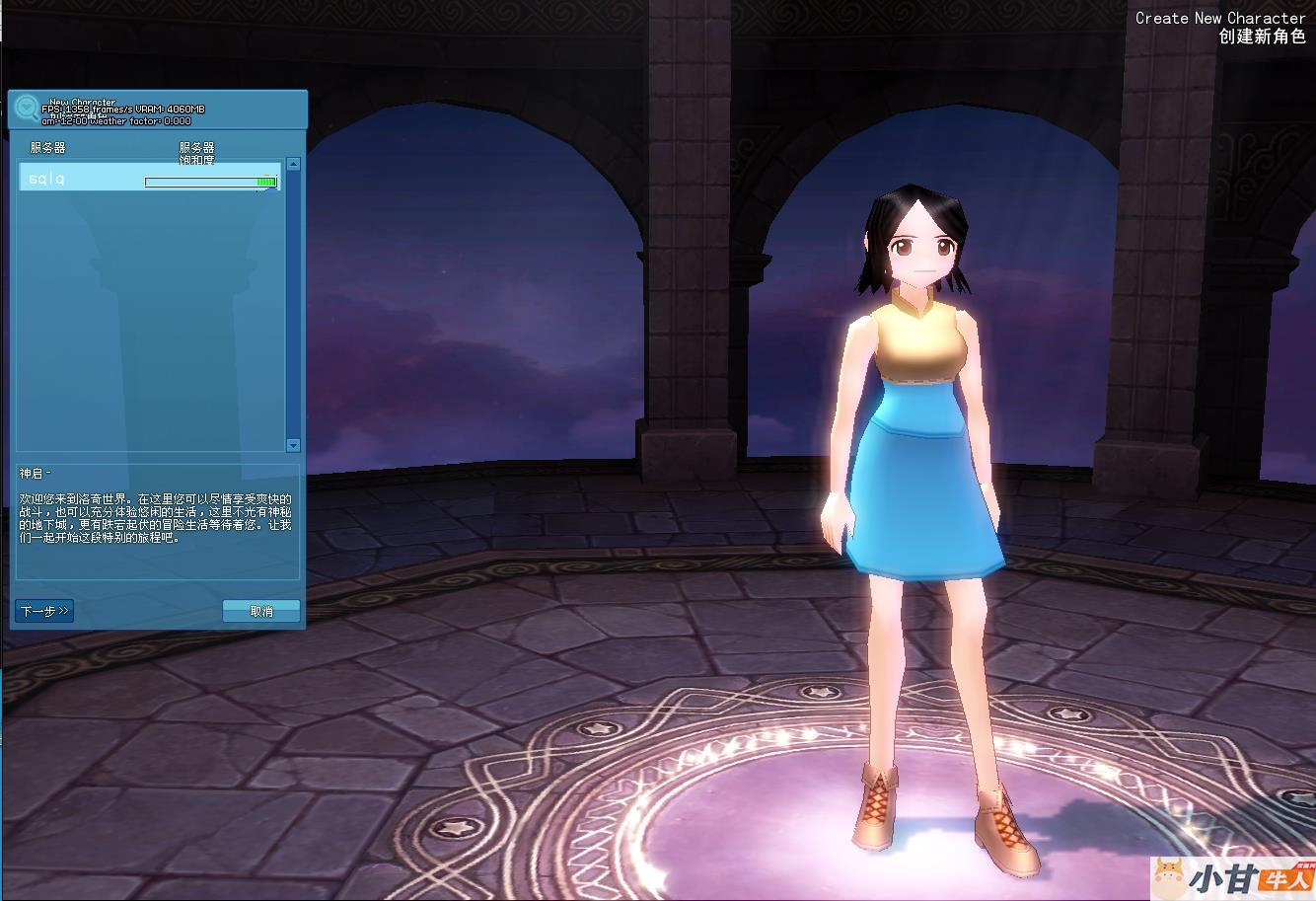Cancel character creation with 取消
The width and height of the screenshot is (1316, 901).
pyautogui.click(x=261, y=611)
